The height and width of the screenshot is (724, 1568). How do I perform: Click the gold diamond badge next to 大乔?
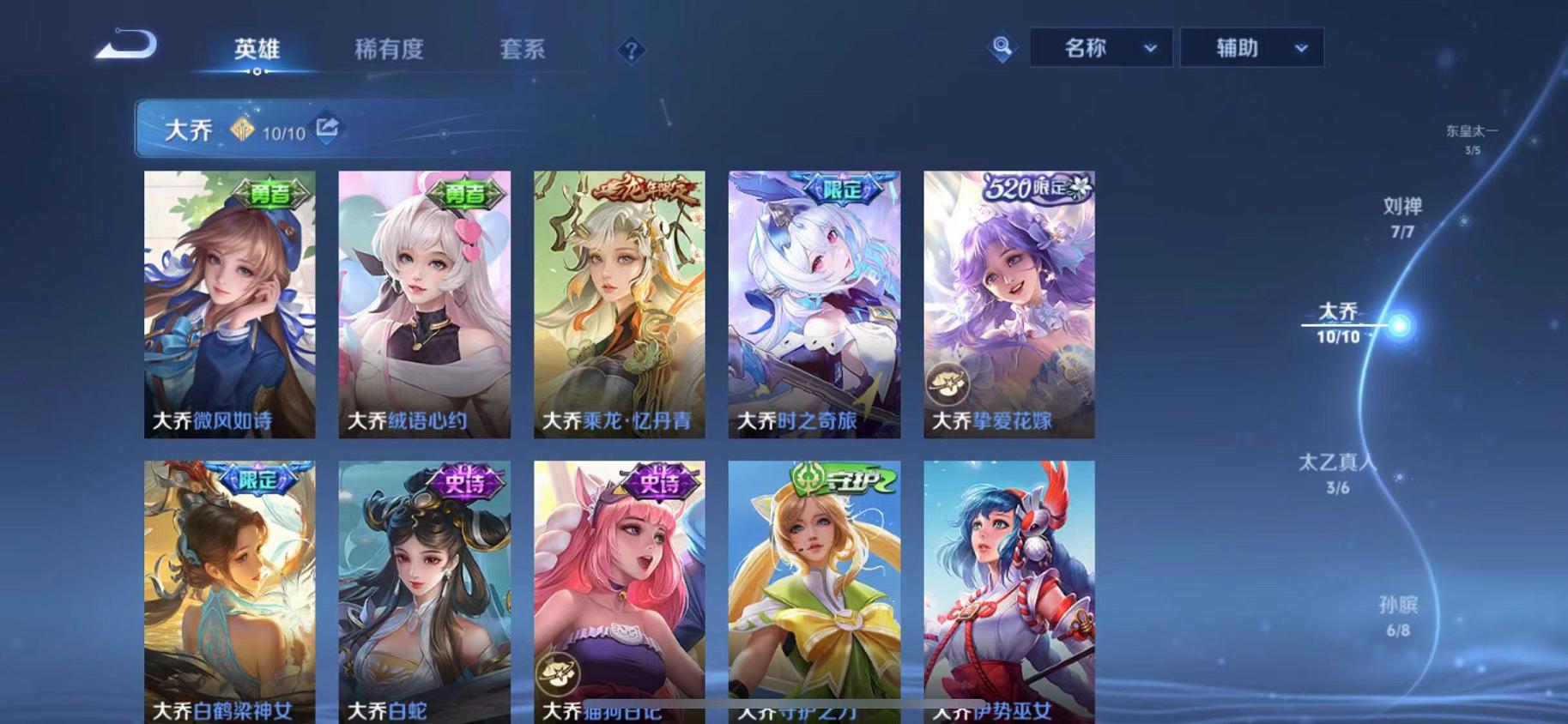pos(243,130)
